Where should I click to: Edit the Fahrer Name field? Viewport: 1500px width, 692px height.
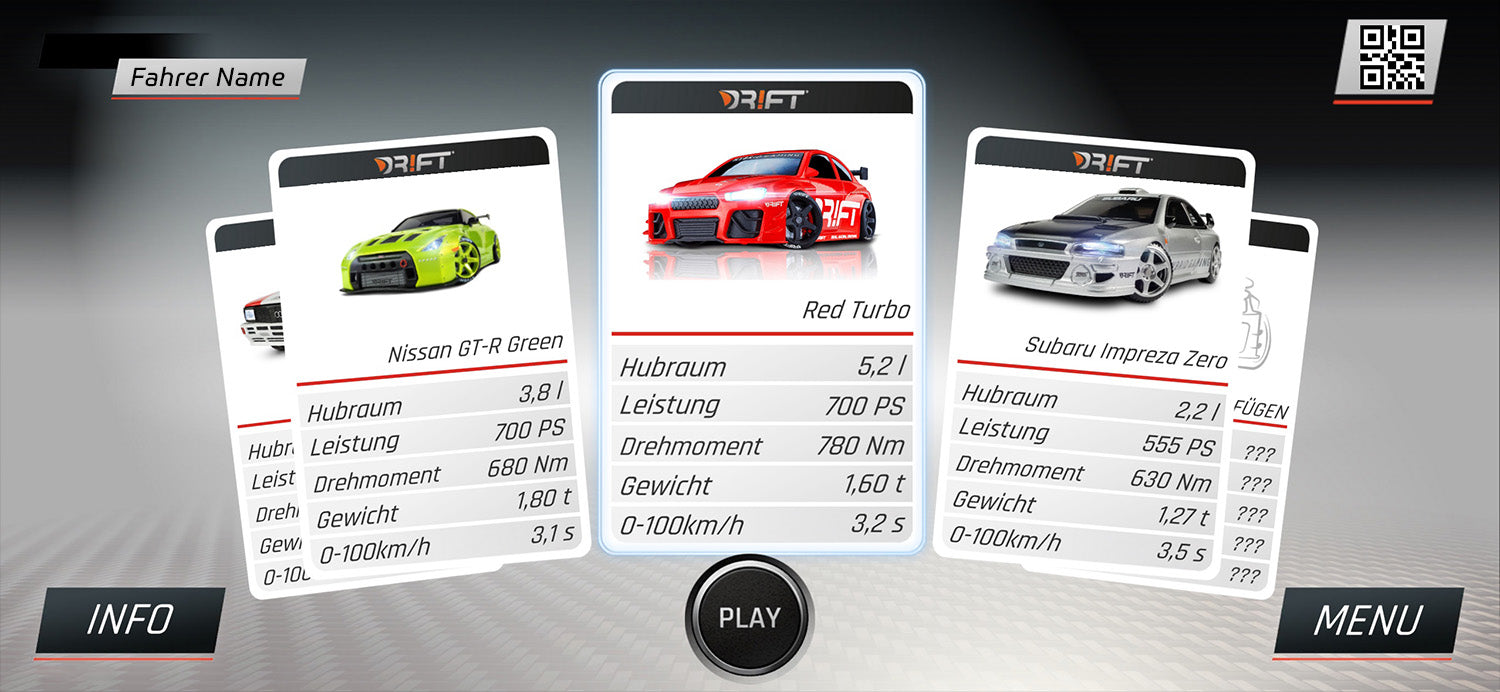tap(208, 77)
